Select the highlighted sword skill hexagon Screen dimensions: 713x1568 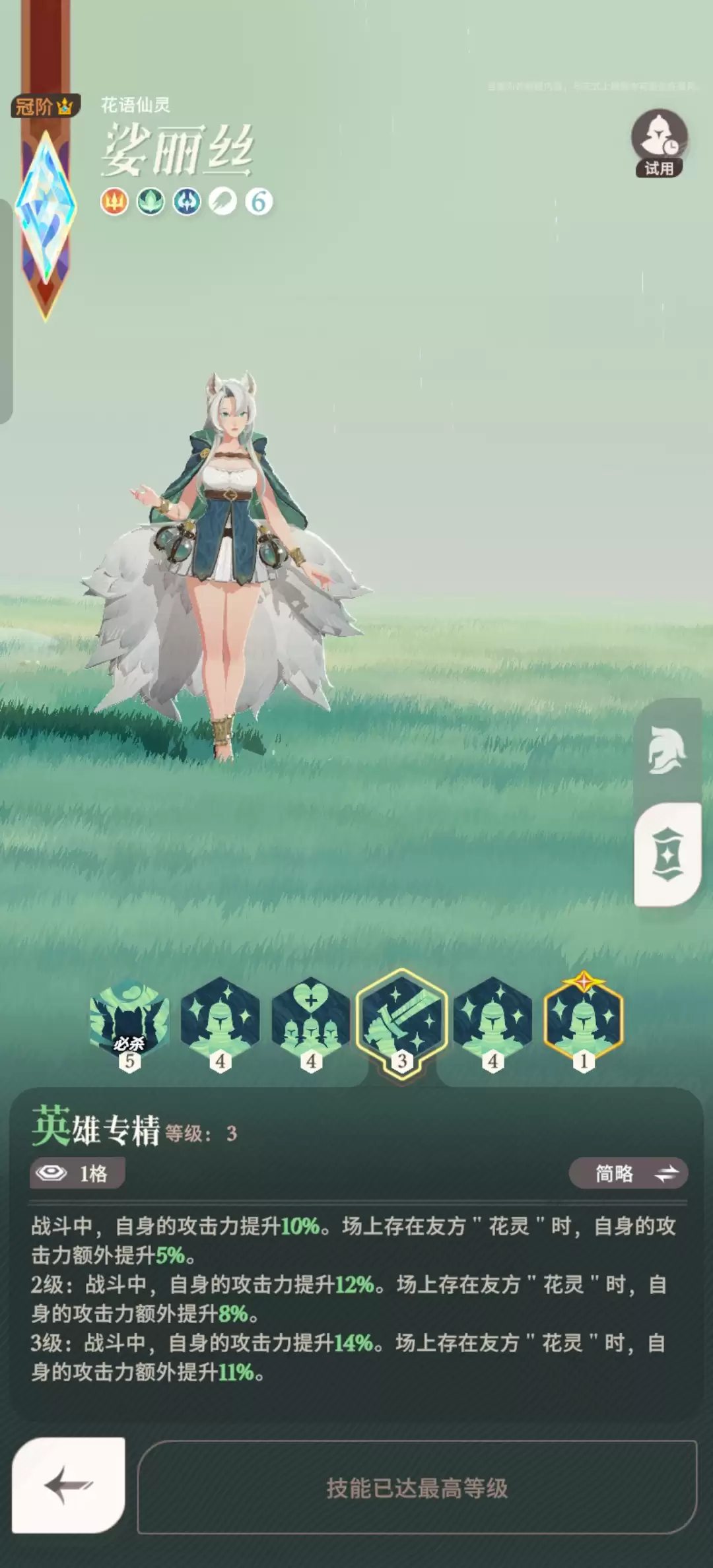[x=402, y=1021]
